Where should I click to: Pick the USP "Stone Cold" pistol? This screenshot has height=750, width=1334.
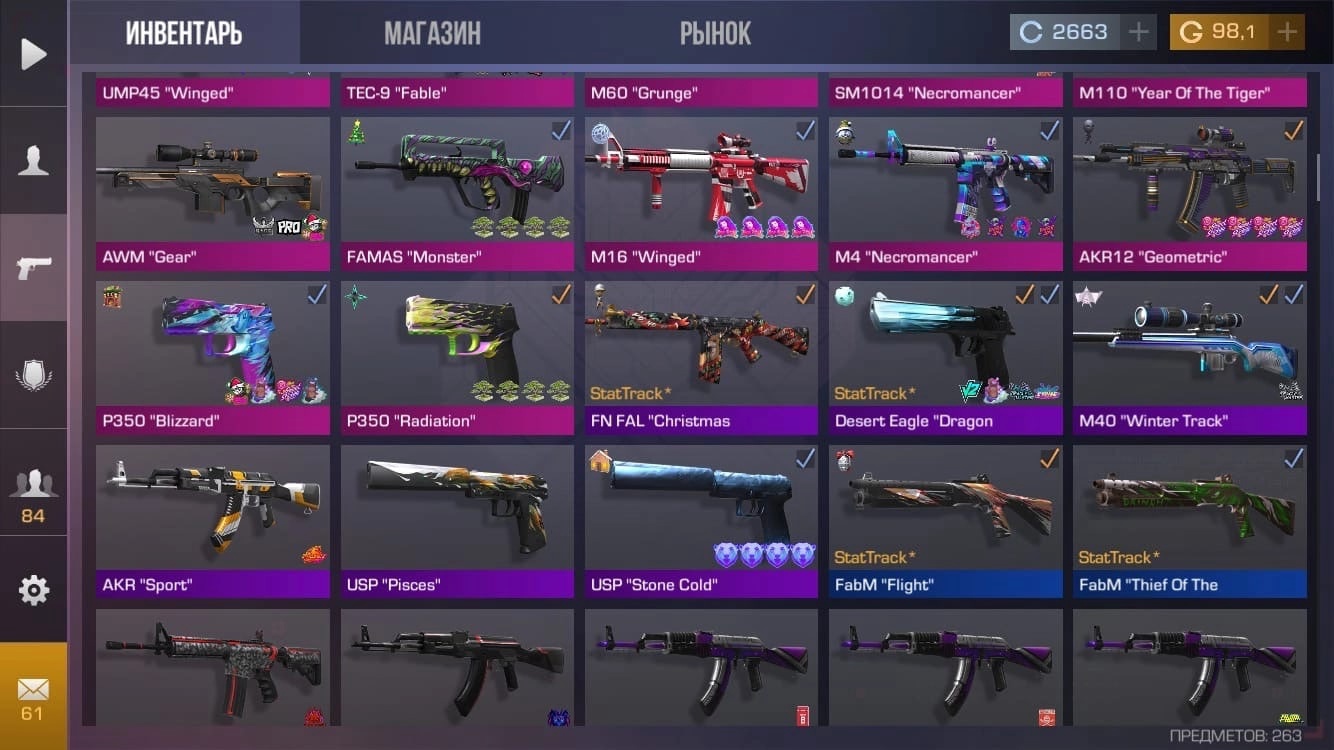(x=701, y=521)
